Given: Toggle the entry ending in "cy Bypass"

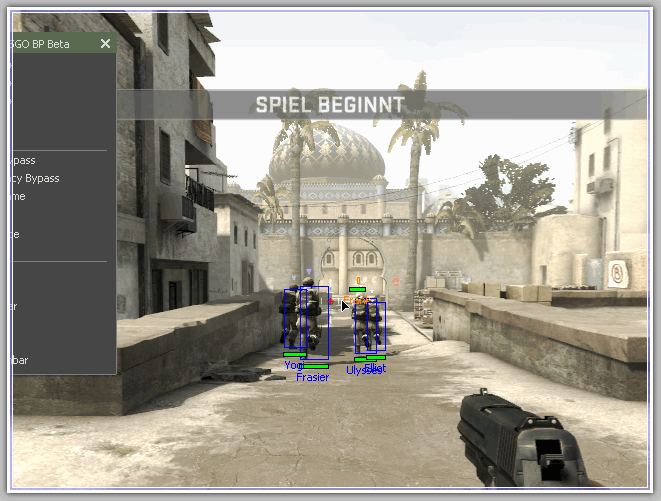Looking at the screenshot, I should click(x=35, y=179).
